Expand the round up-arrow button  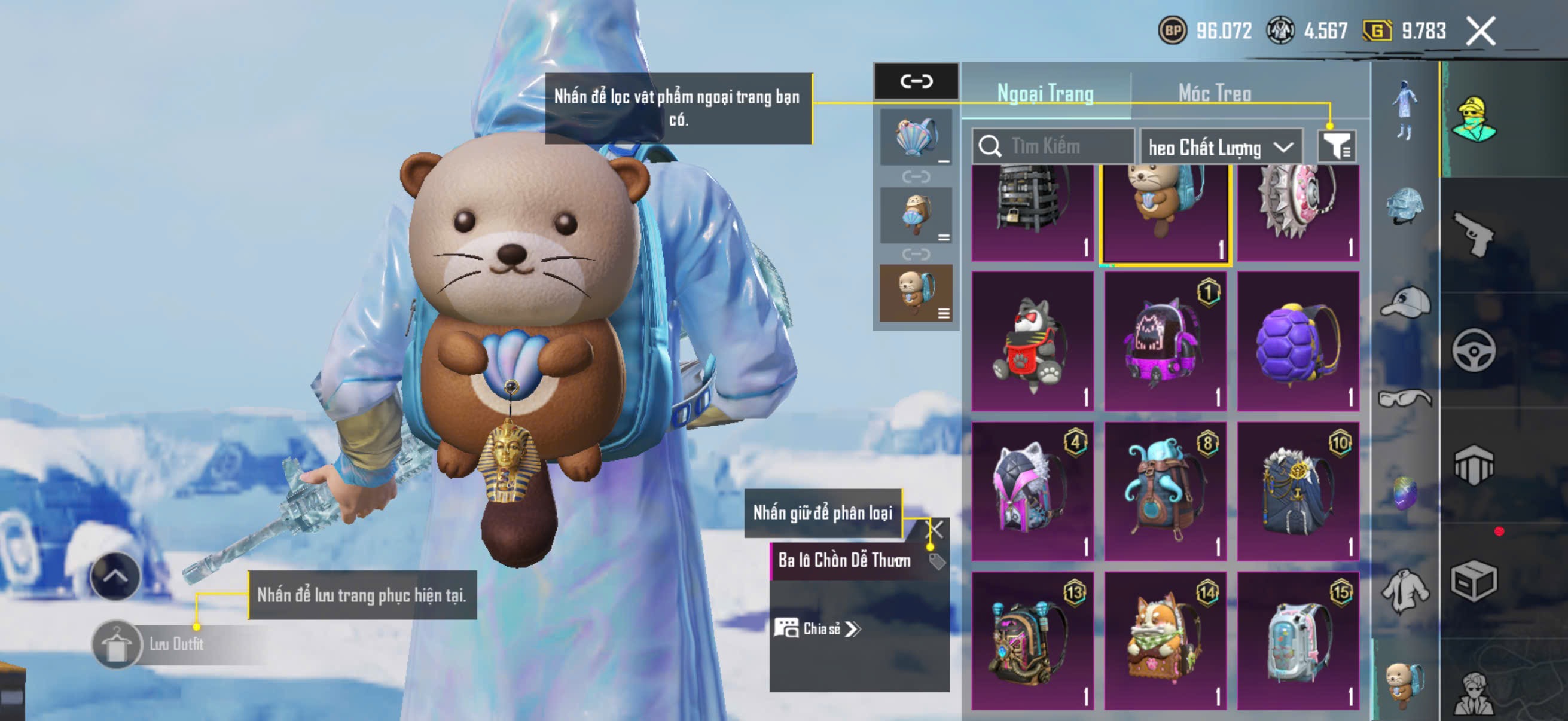[x=115, y=576]
